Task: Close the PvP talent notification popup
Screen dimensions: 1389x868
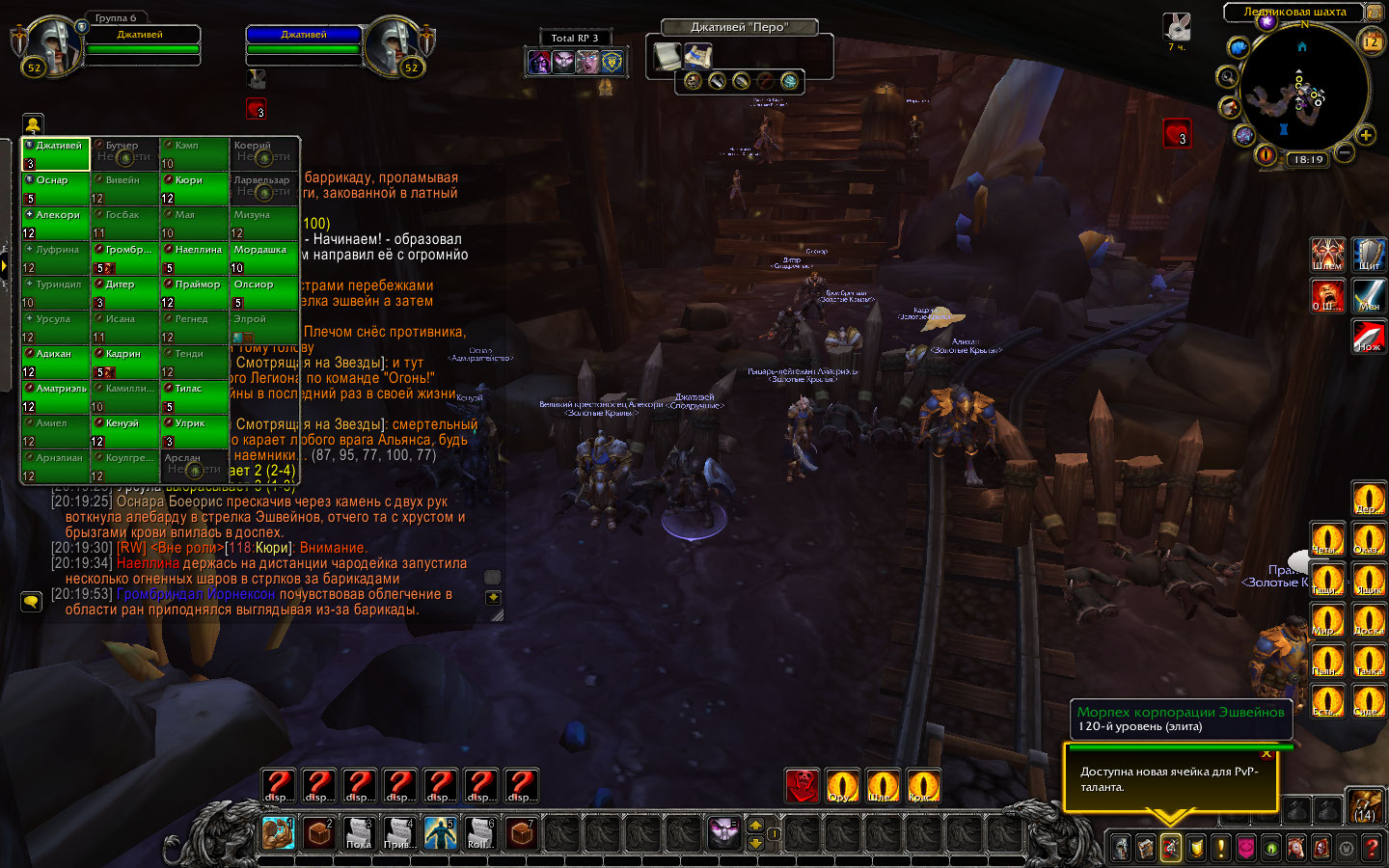Action: pyautogui.click(x=1266, y=754)
